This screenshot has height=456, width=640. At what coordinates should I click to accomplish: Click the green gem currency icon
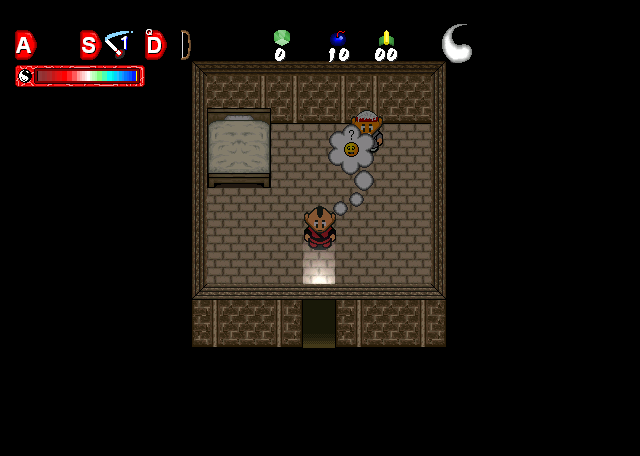point(281,38)
